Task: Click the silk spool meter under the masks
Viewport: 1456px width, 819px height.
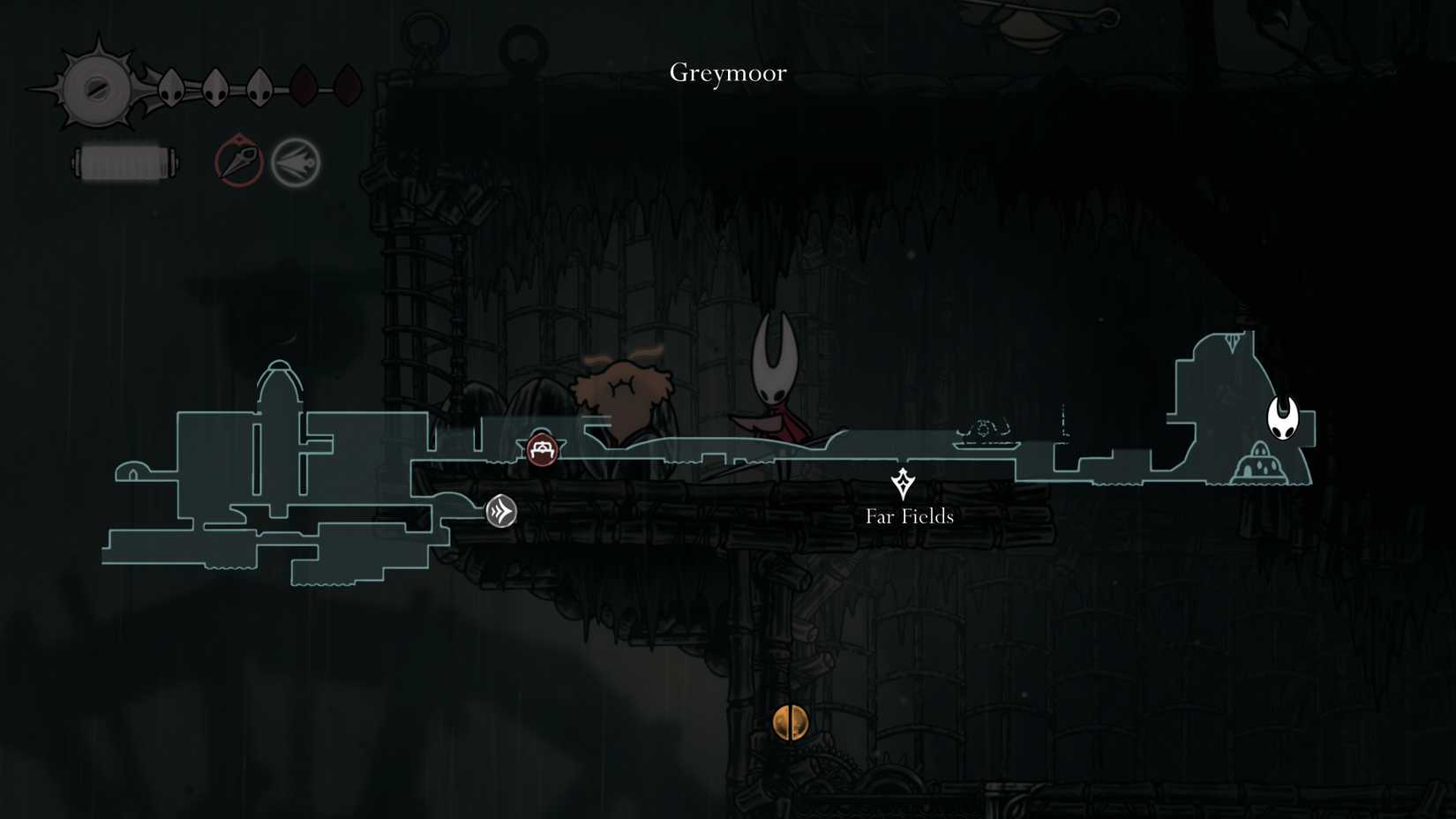Action: click(x=126, y=162)
